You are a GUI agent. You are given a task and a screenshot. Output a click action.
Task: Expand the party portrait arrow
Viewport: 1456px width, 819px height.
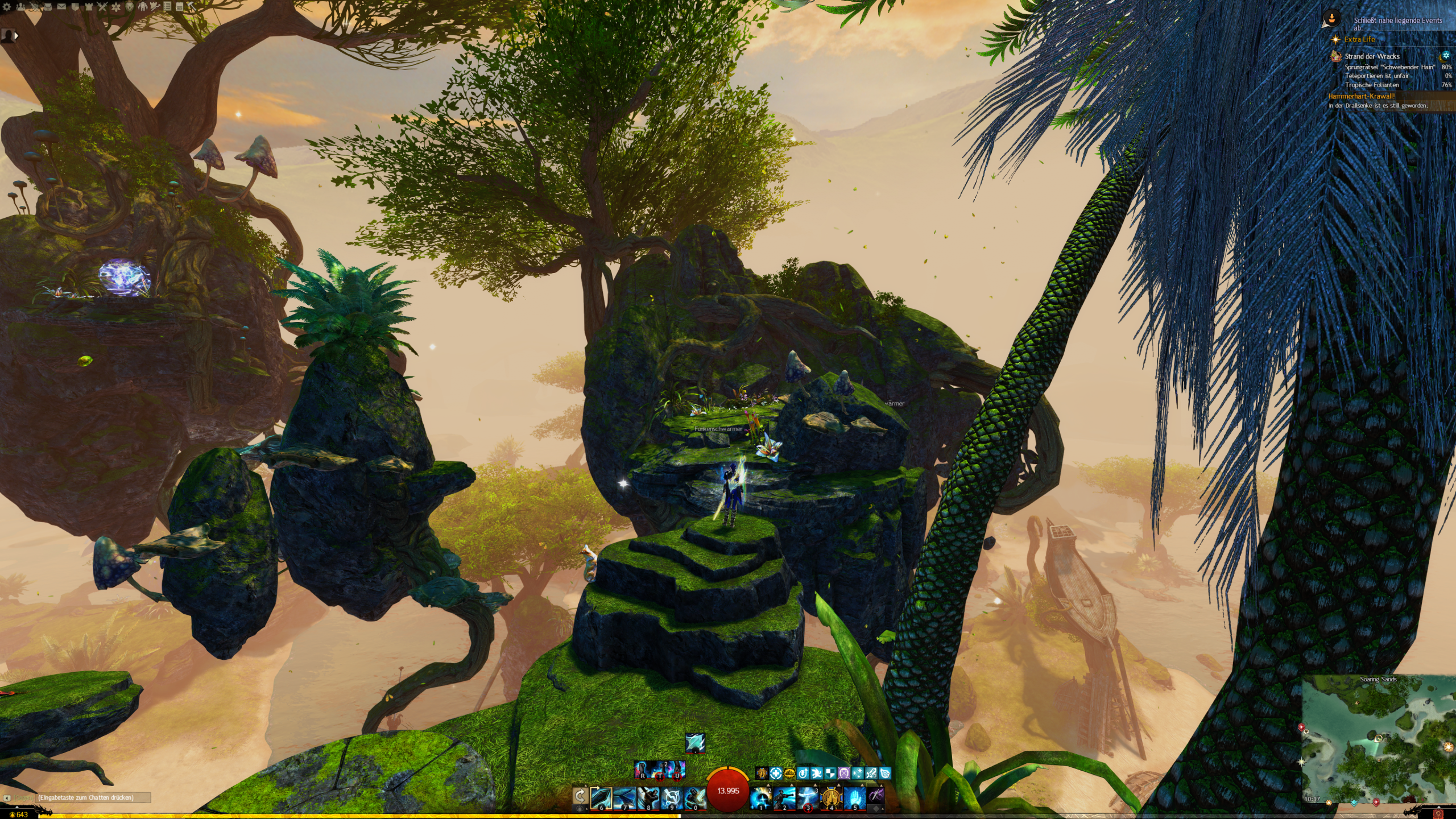click(16, 36)
